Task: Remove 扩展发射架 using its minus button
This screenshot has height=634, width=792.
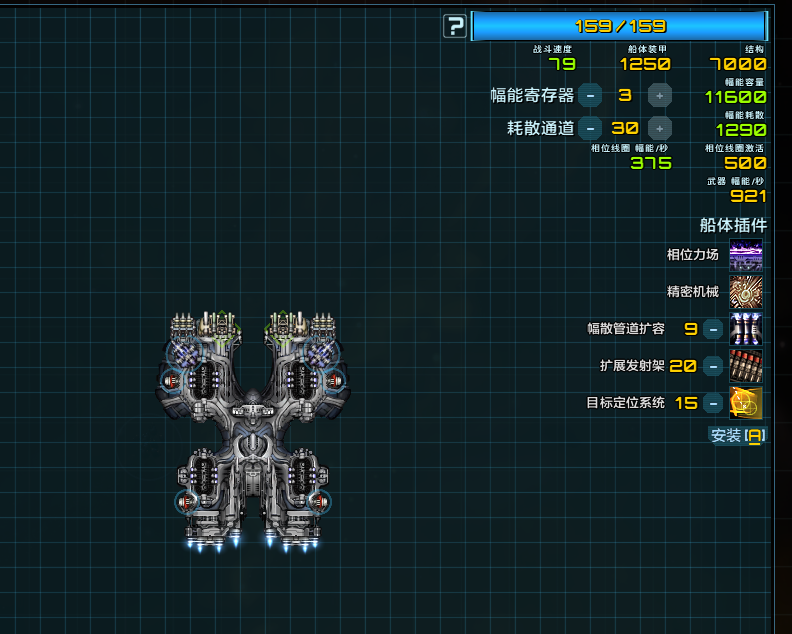Action: [713, 366]
